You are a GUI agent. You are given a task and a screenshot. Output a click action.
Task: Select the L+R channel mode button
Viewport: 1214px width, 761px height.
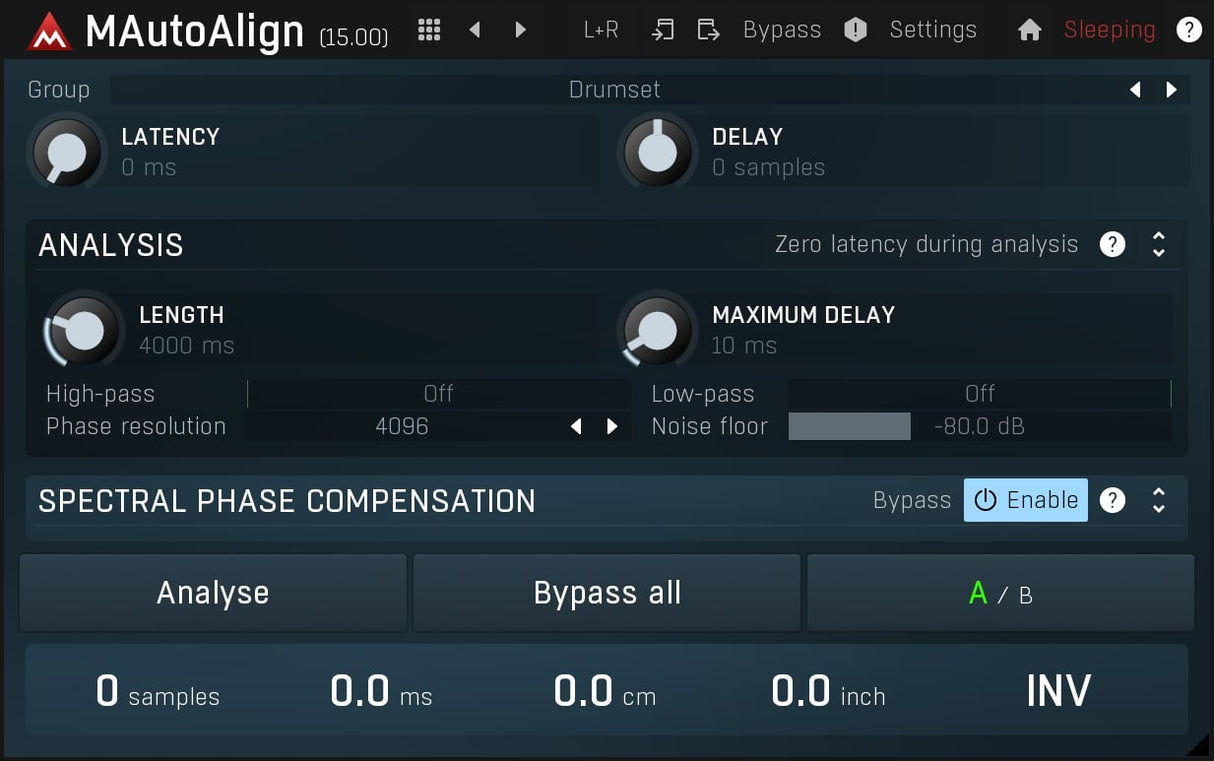(x=601, y=30)
